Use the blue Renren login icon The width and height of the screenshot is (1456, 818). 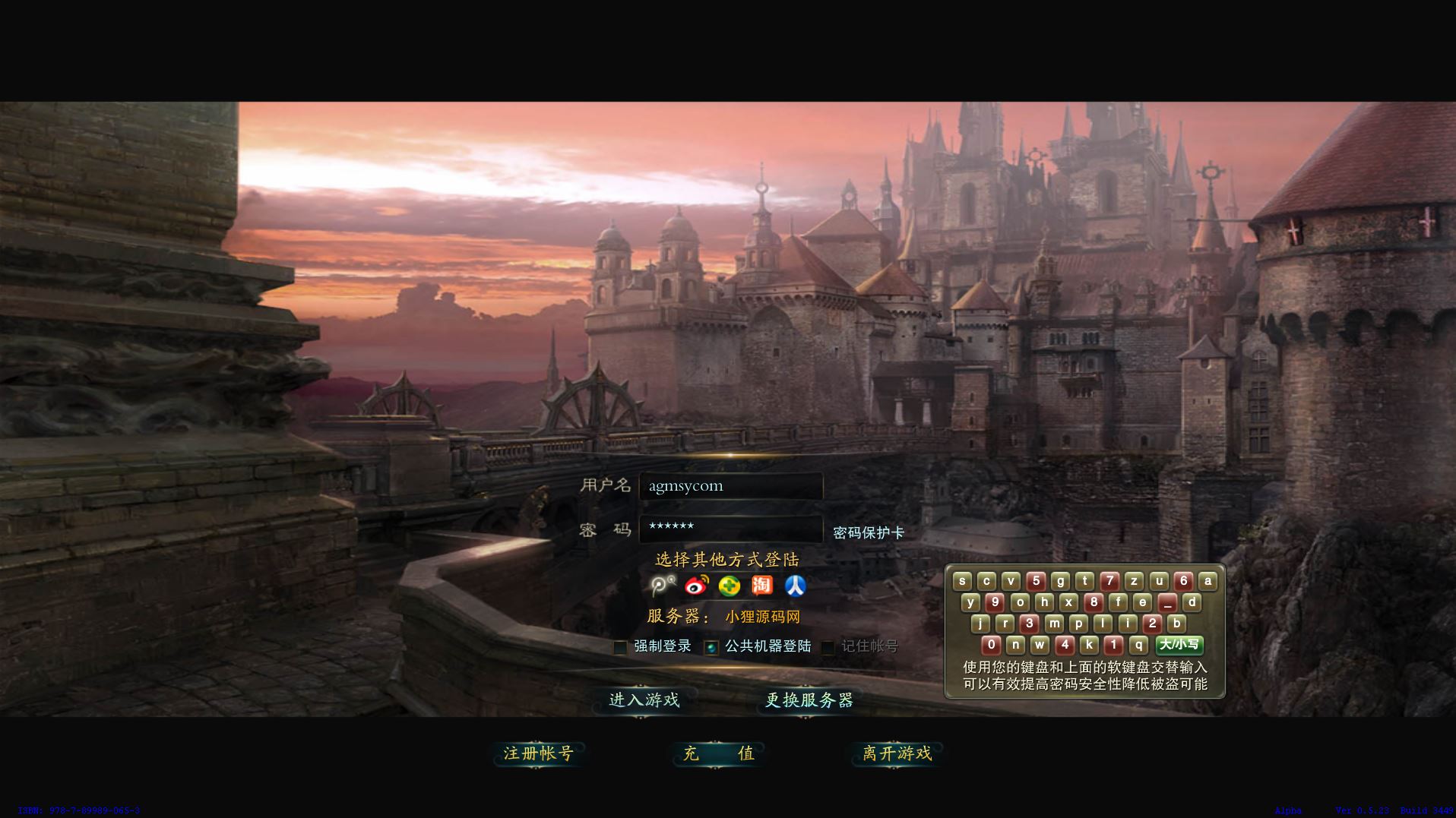(x=795, y=586)
